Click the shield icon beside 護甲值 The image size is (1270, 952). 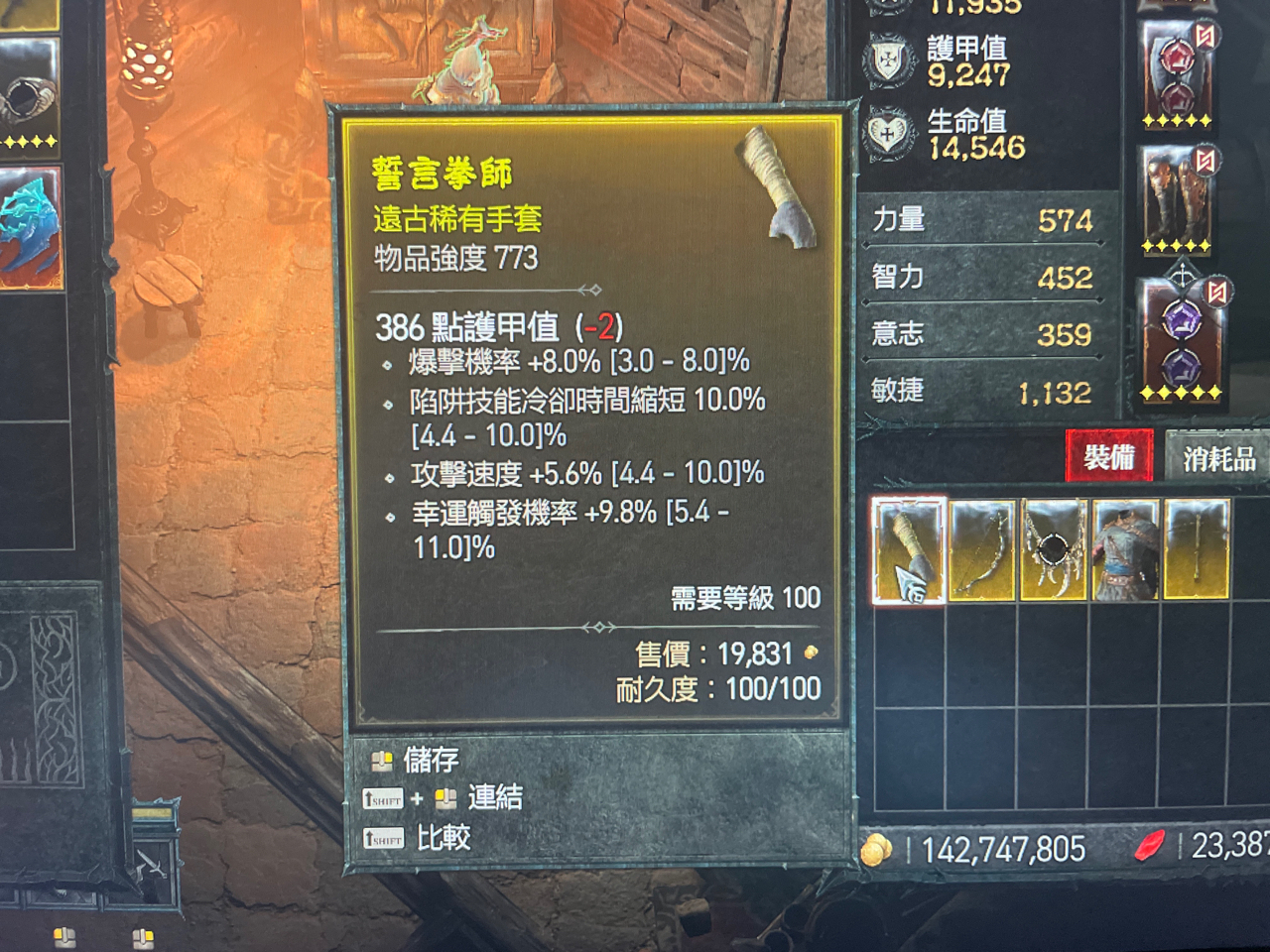click(x=889, y=58)
